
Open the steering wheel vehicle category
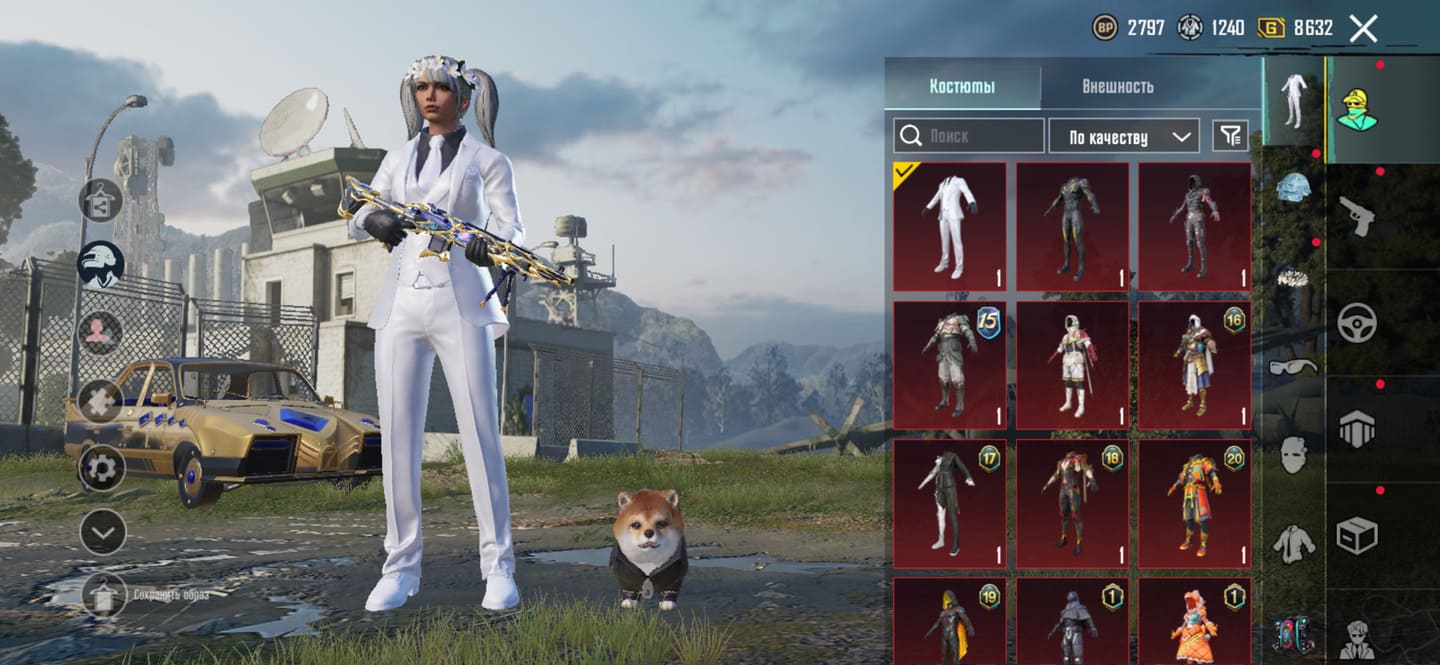[x=1357, y=322]
